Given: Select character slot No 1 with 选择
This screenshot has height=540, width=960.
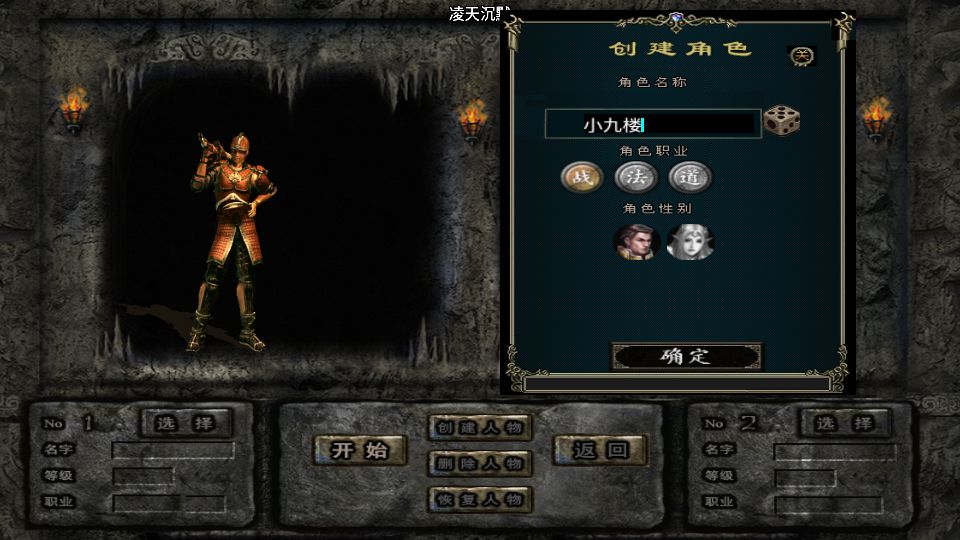Looking at the screenshot, I should (x=185, y=423).
